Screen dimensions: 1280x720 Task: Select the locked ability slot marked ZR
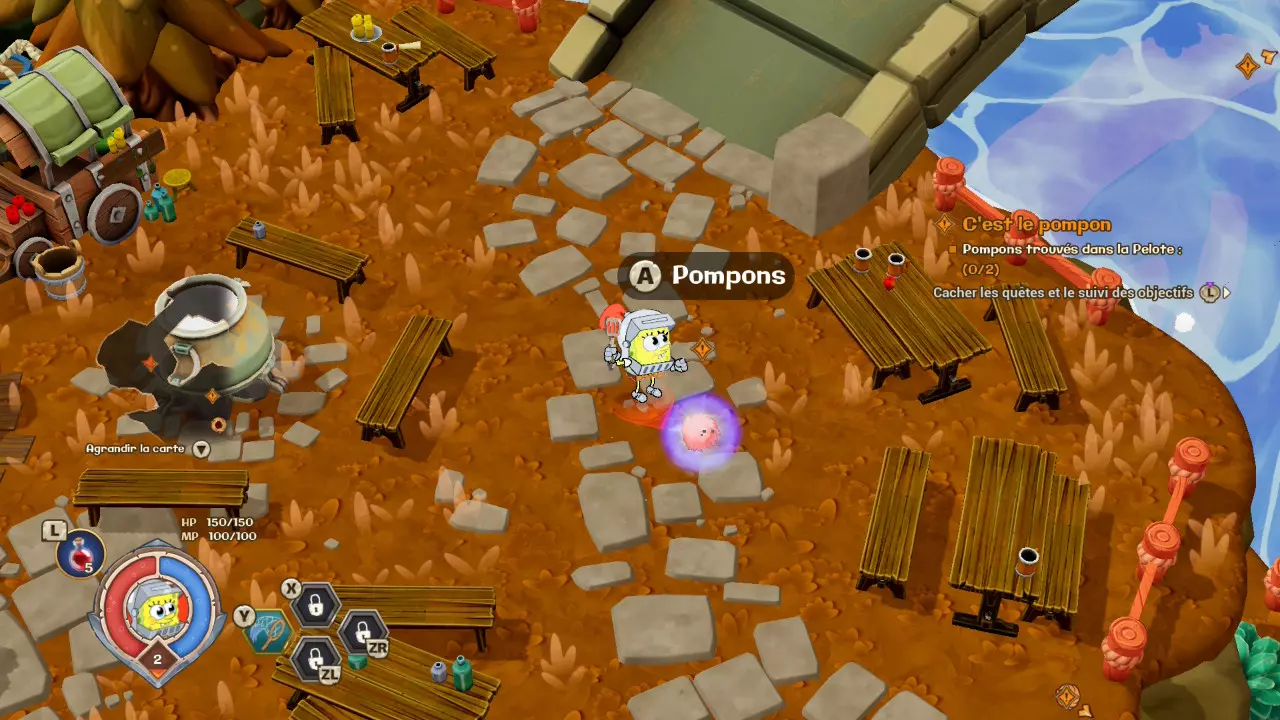pyautogui.click(x=360, y=632)
